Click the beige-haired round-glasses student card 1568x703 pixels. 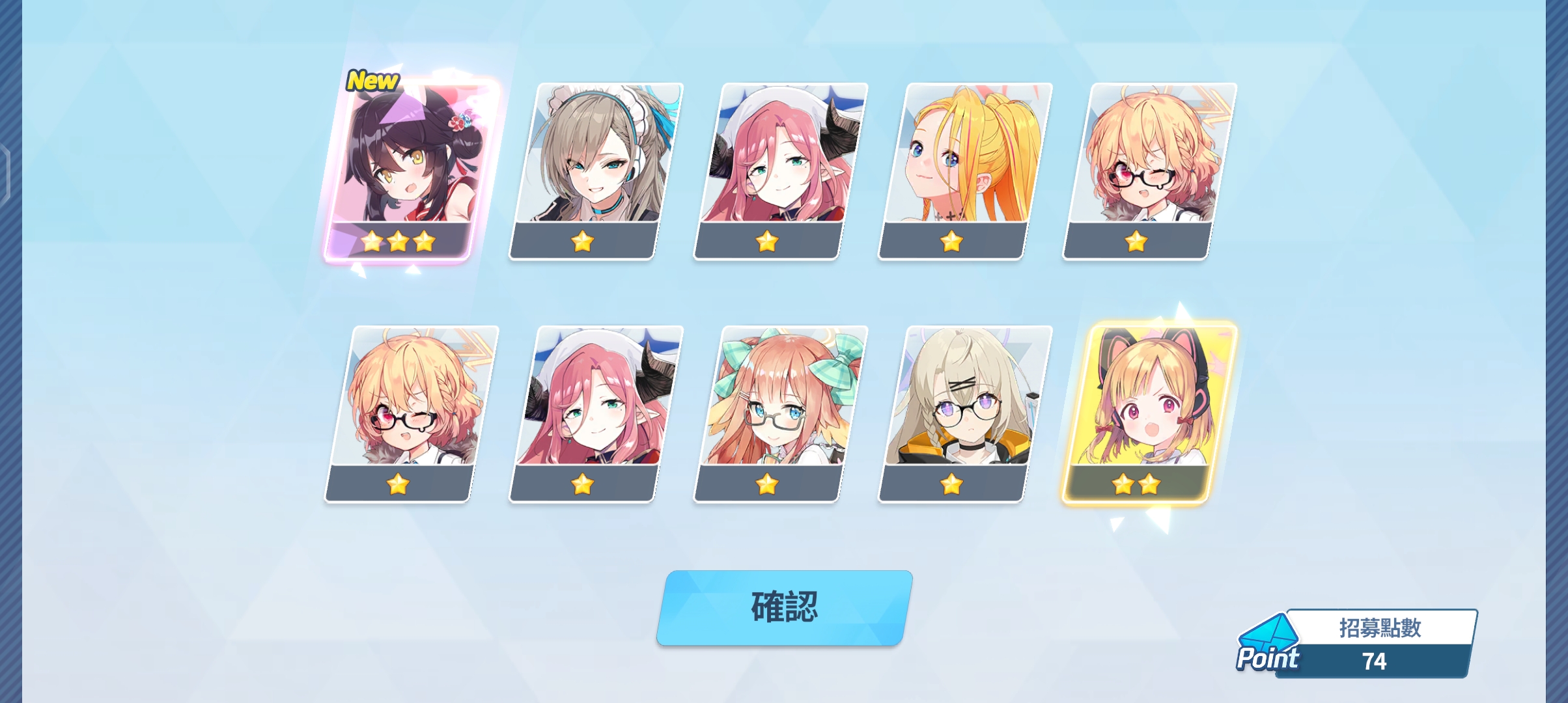965,413
